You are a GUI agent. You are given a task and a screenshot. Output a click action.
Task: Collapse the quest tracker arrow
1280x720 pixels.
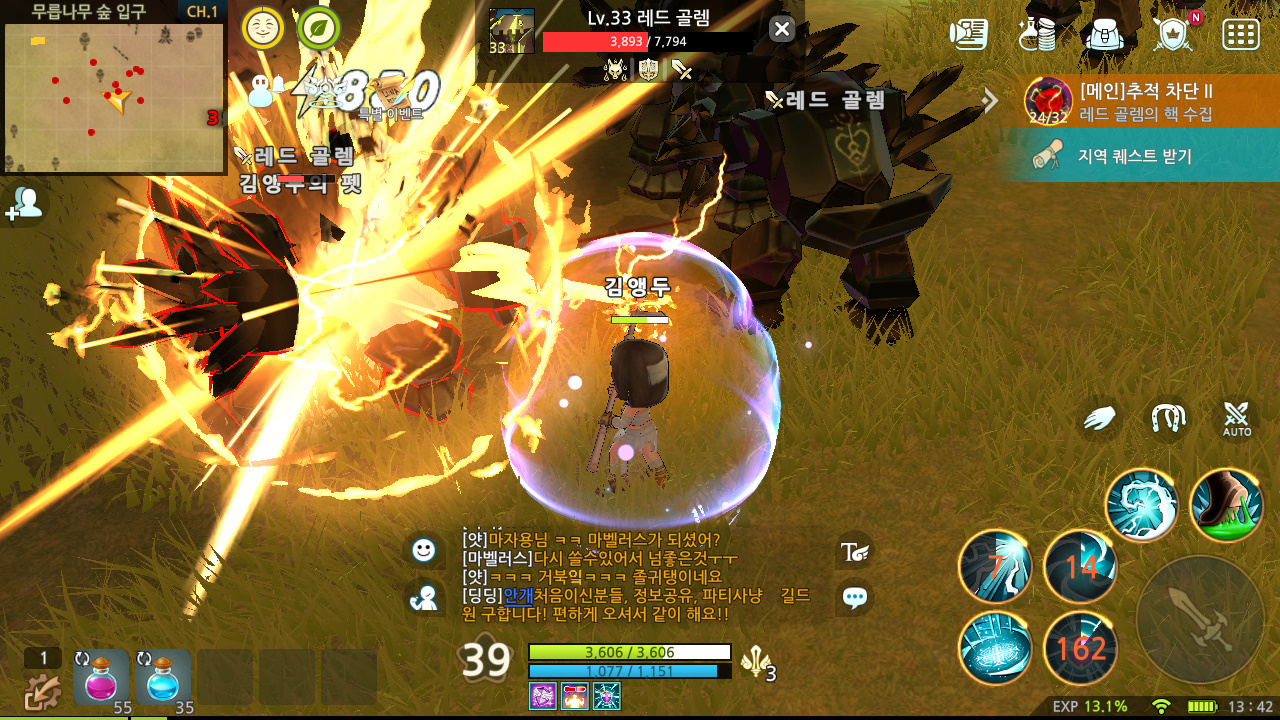click(x=990, y=99)
